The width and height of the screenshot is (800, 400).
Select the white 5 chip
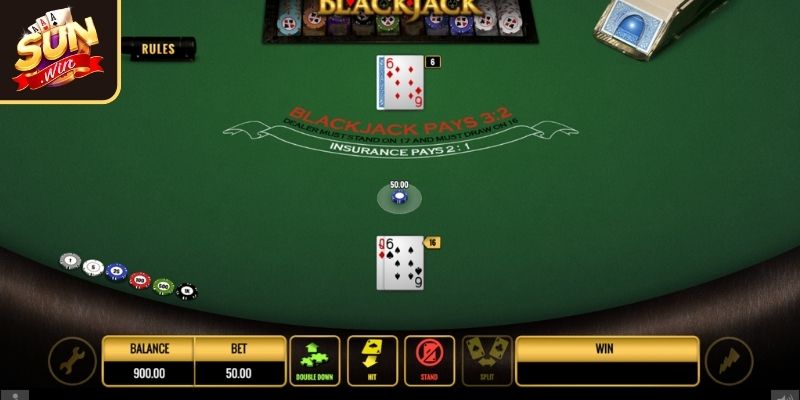click(x=93, y=267)
